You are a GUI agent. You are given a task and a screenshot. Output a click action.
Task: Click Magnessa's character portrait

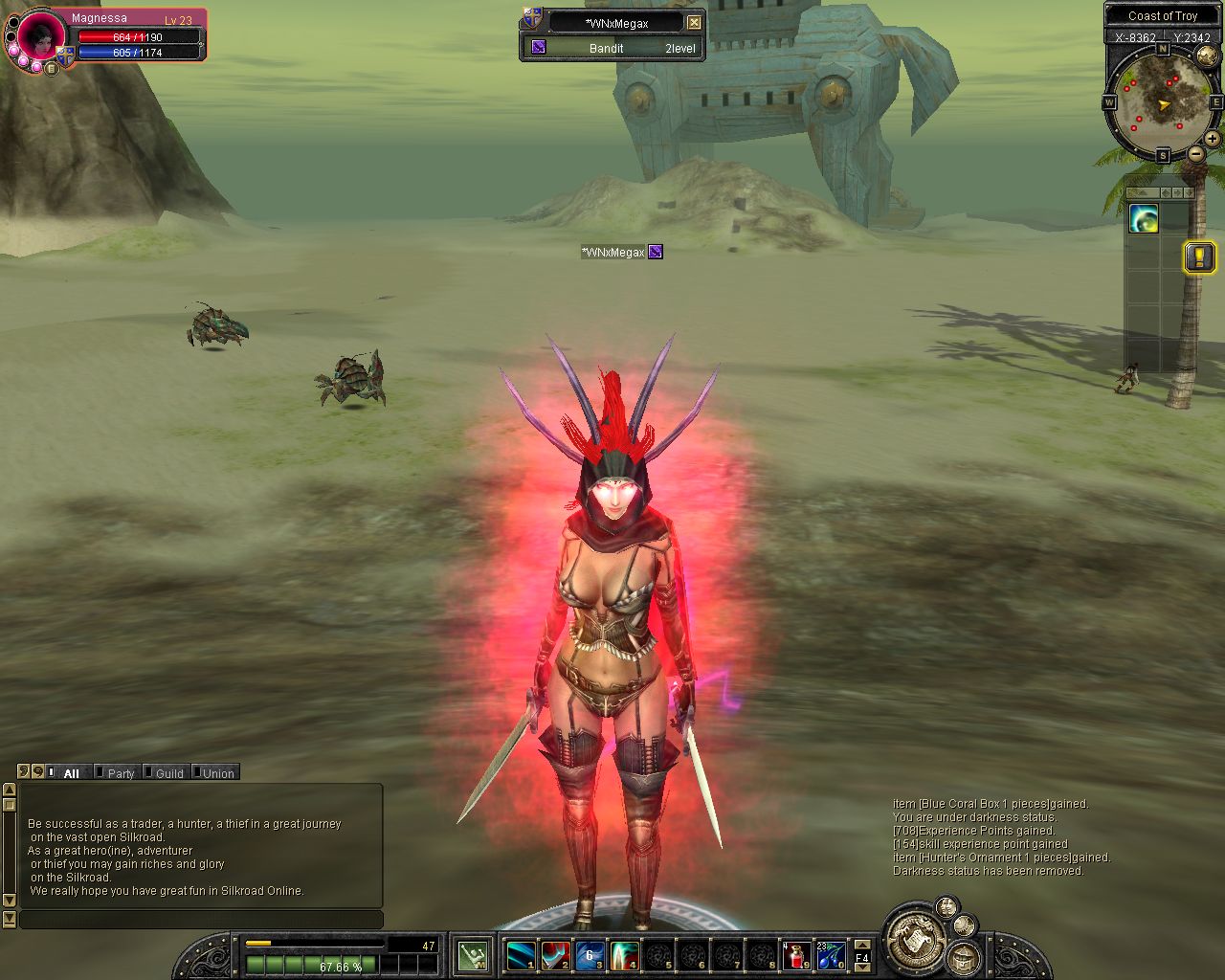tap(41, 39)
